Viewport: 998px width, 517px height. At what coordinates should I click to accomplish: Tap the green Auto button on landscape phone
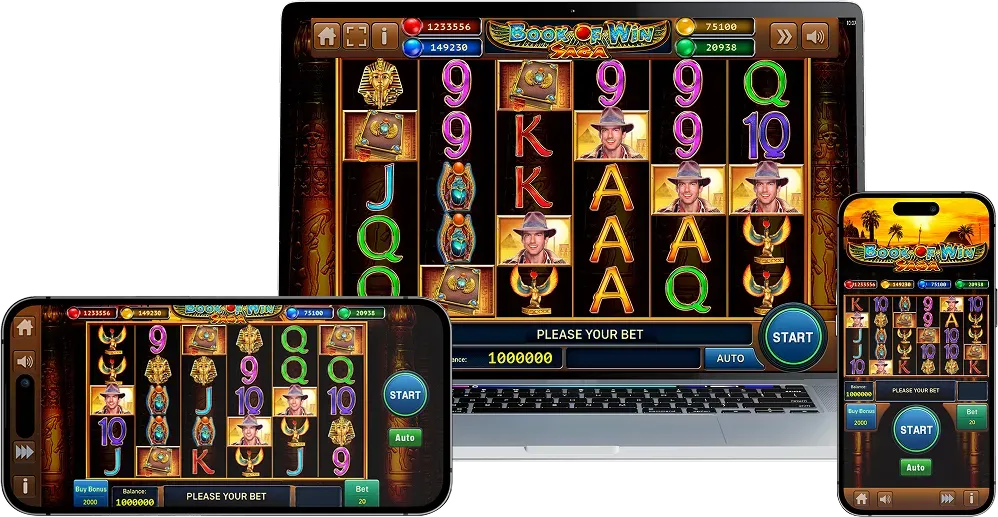[405, 438]
